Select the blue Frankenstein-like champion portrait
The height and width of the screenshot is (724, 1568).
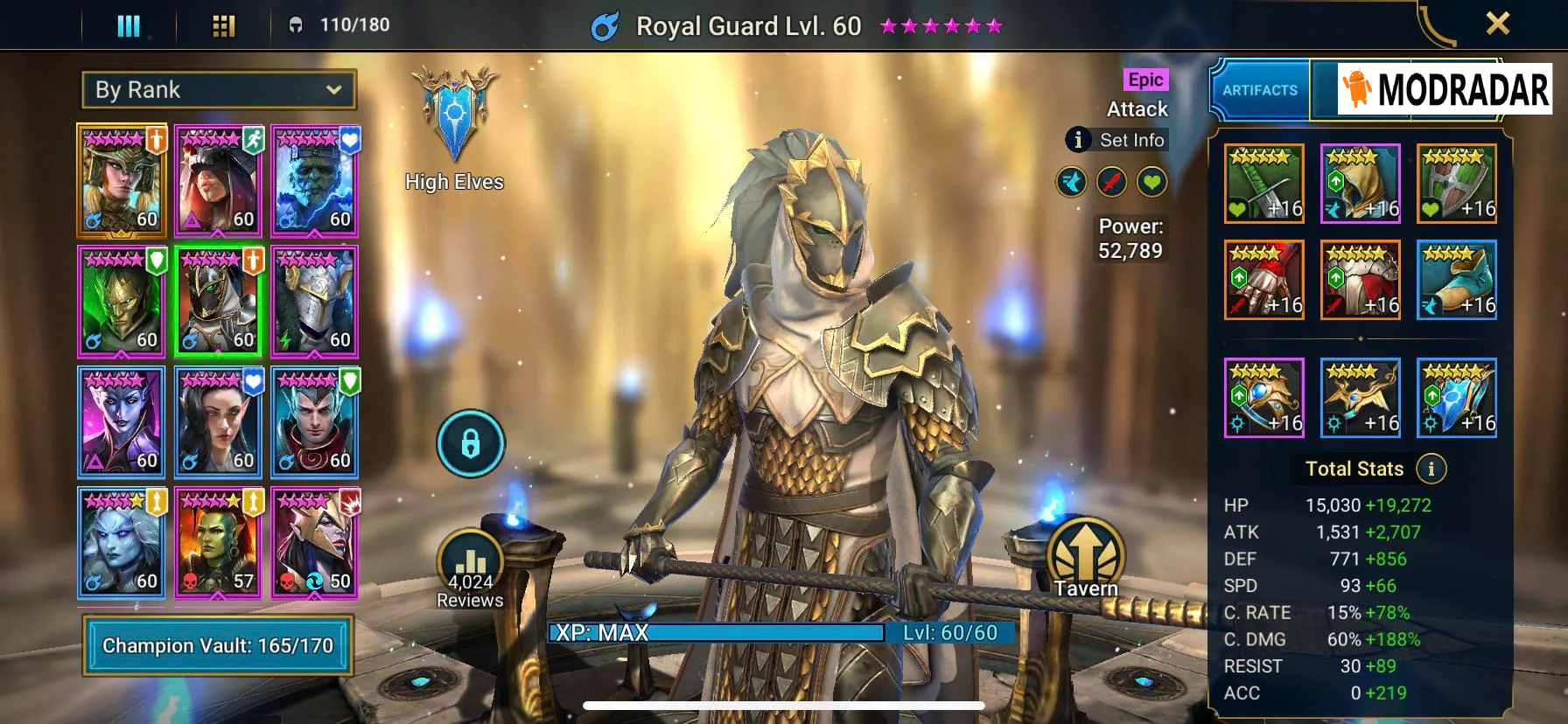[315, 181]
